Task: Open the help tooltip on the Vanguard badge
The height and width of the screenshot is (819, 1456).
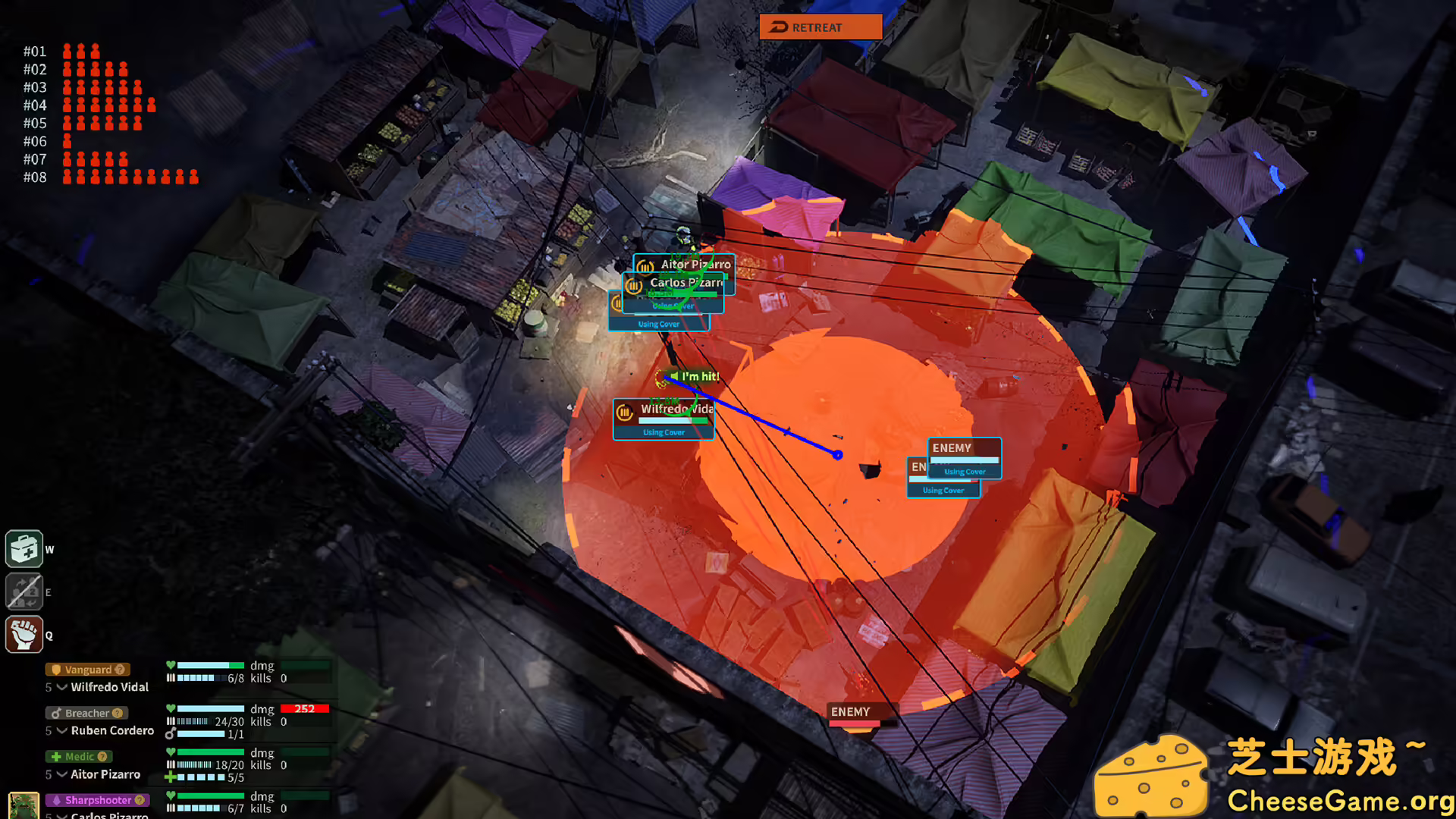Action: (120, 669)
